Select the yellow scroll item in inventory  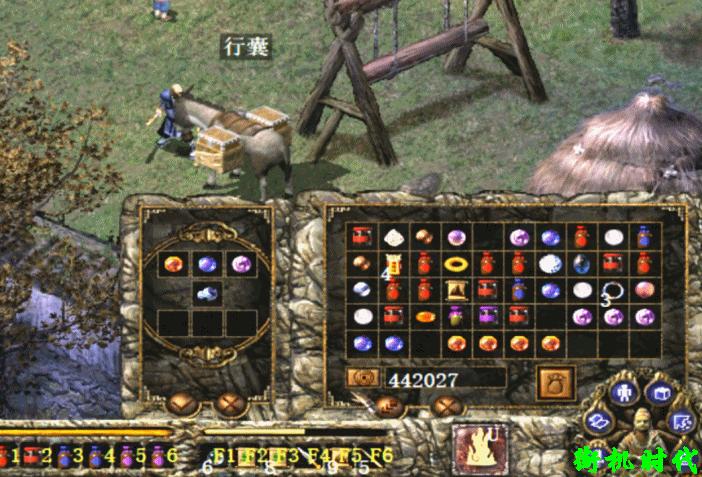(x=393, y=264)
